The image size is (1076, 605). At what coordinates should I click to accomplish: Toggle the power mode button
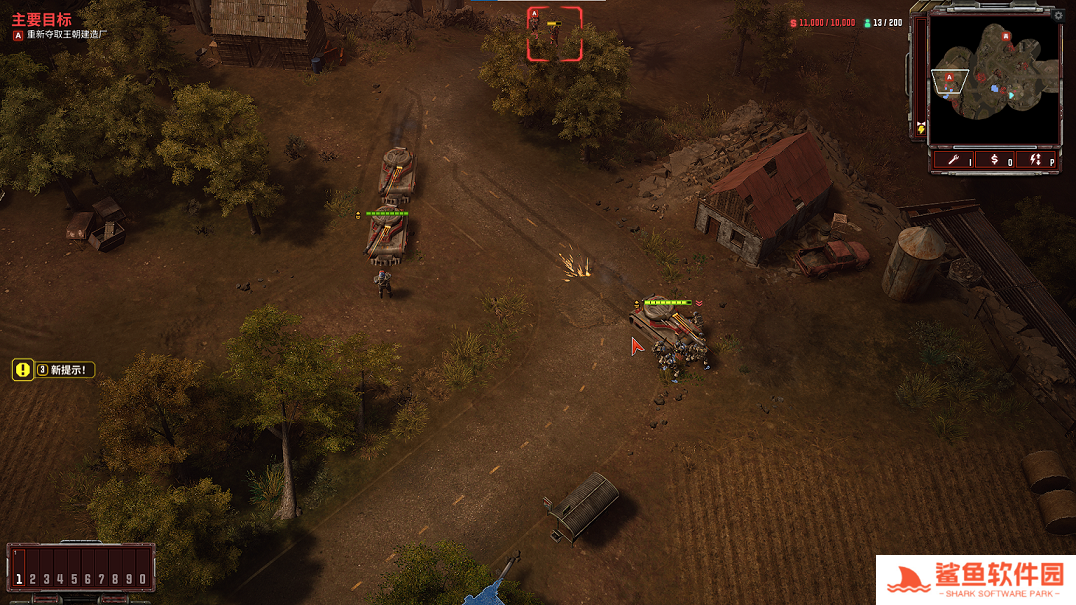[x=1040, y=159]
